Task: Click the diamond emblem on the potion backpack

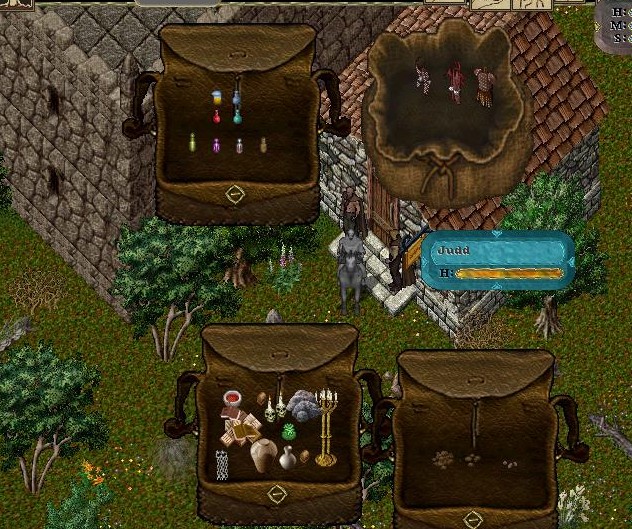Action: coord(235,194)
